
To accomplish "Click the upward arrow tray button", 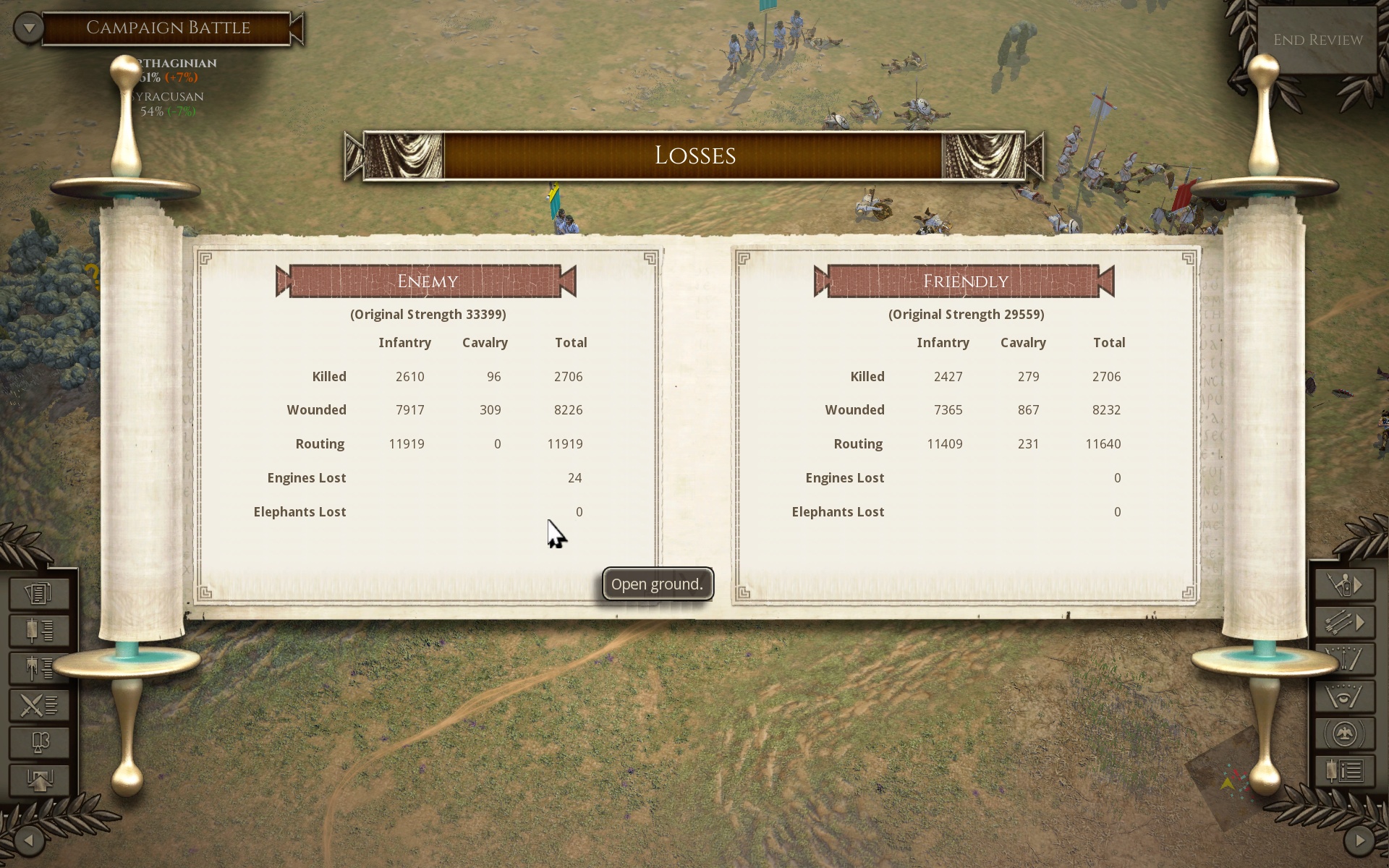I will (x=39, y=780).
